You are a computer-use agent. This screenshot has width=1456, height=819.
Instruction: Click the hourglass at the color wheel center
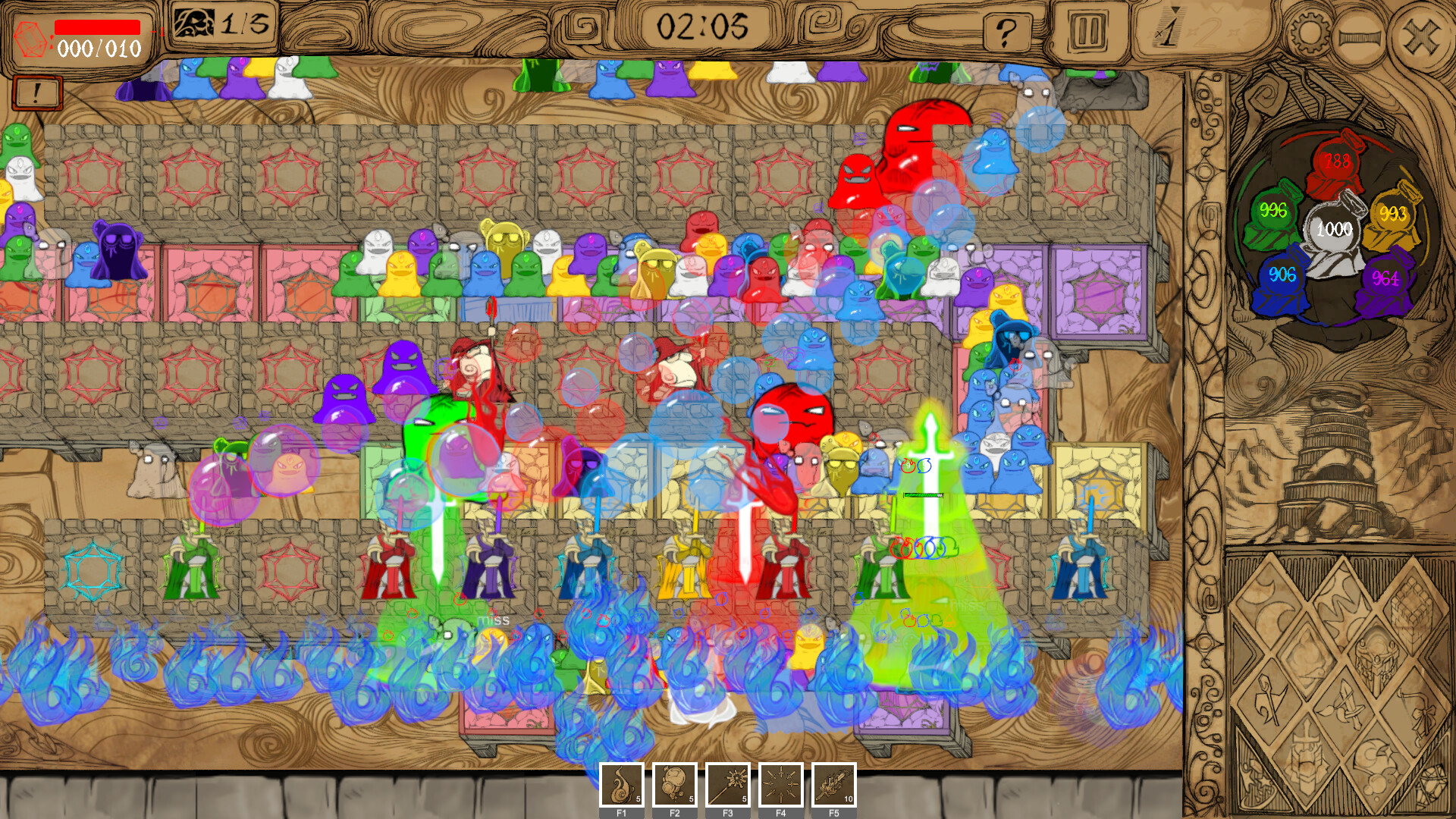click(x=1333, y=227)
